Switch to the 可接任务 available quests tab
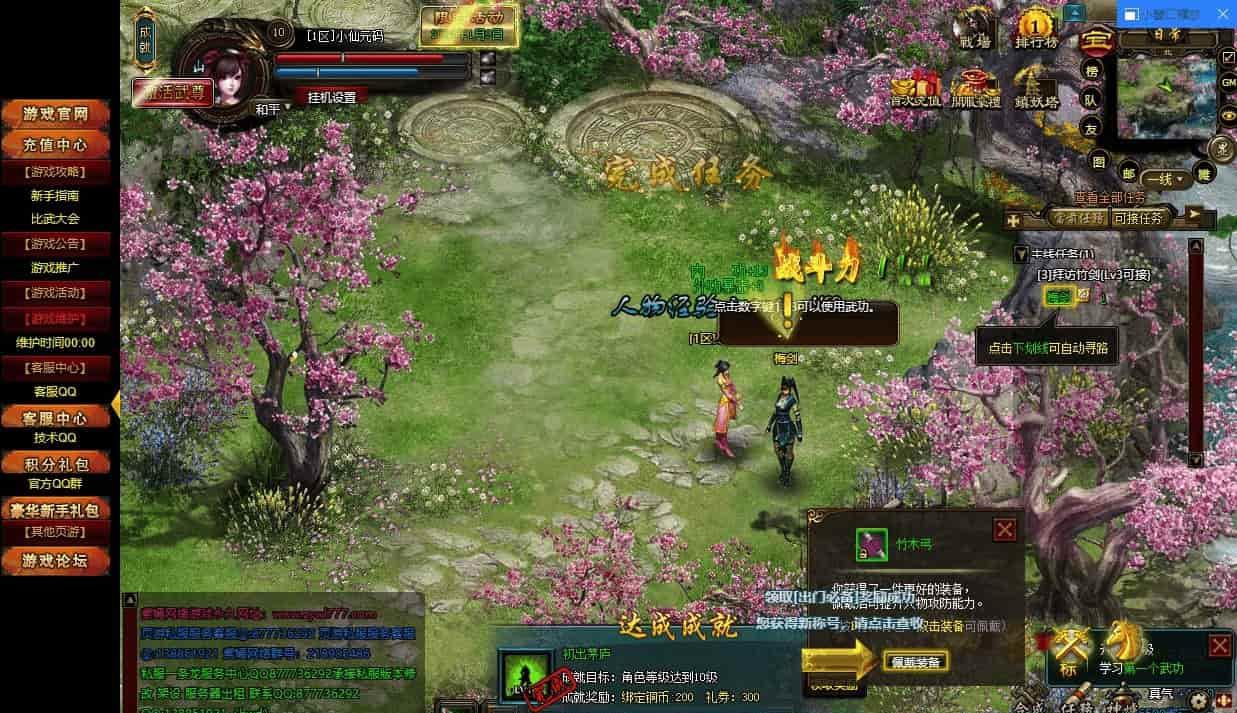 point(1138,217)
